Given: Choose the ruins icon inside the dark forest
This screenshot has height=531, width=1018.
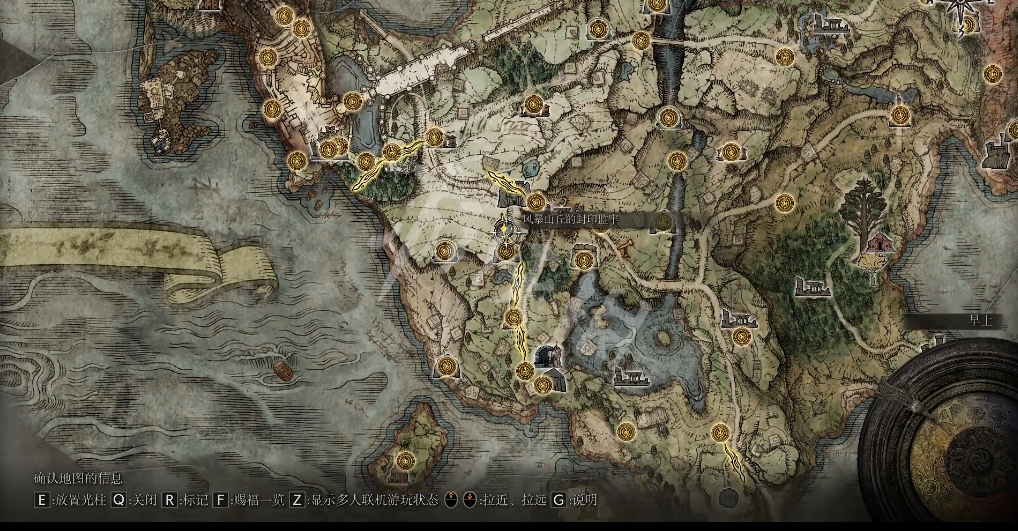Looking at the screenshot, I should (x=815, y=287).
